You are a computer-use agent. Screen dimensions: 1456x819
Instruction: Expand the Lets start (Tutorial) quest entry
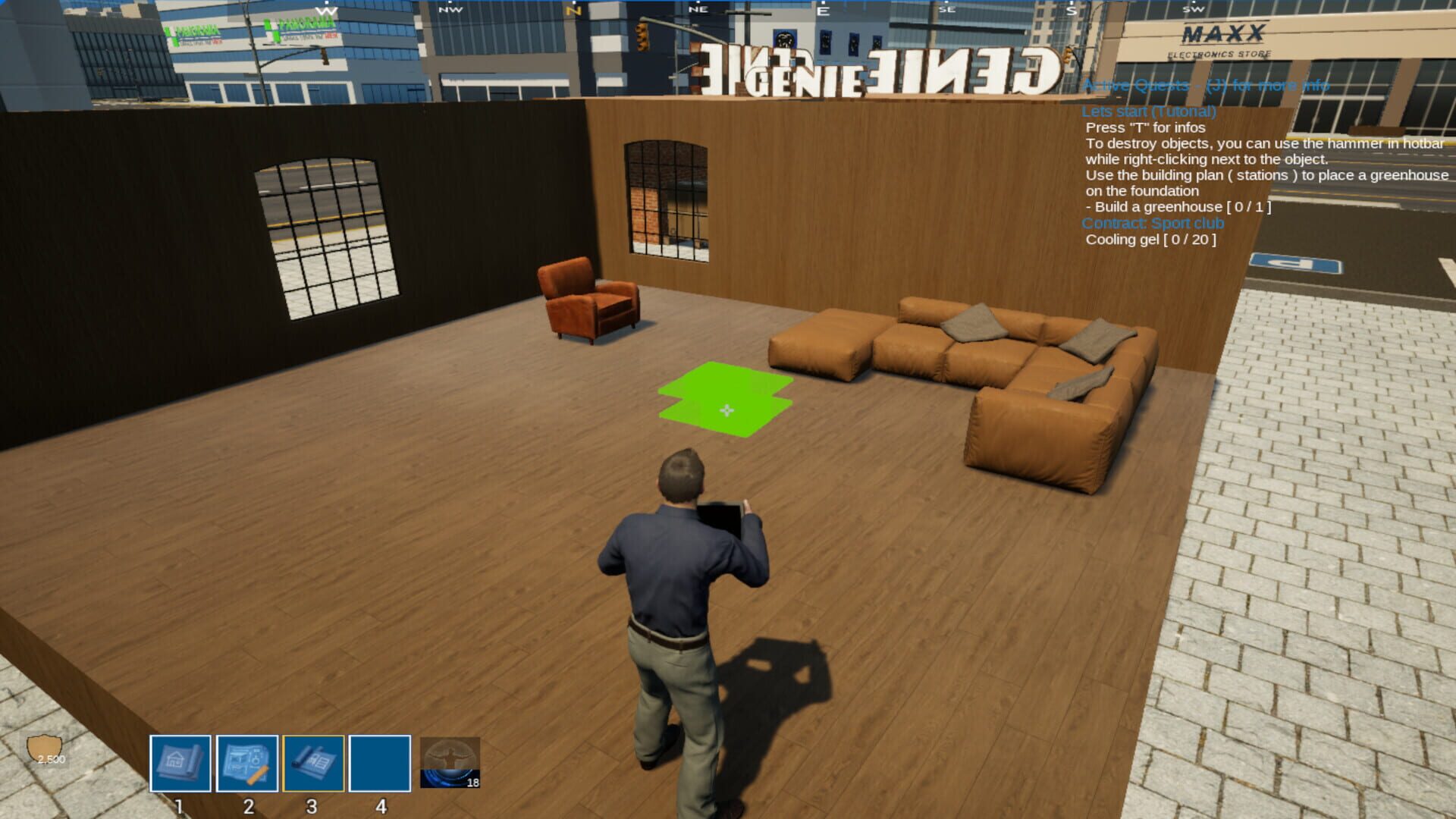[x=1150, y=111]
